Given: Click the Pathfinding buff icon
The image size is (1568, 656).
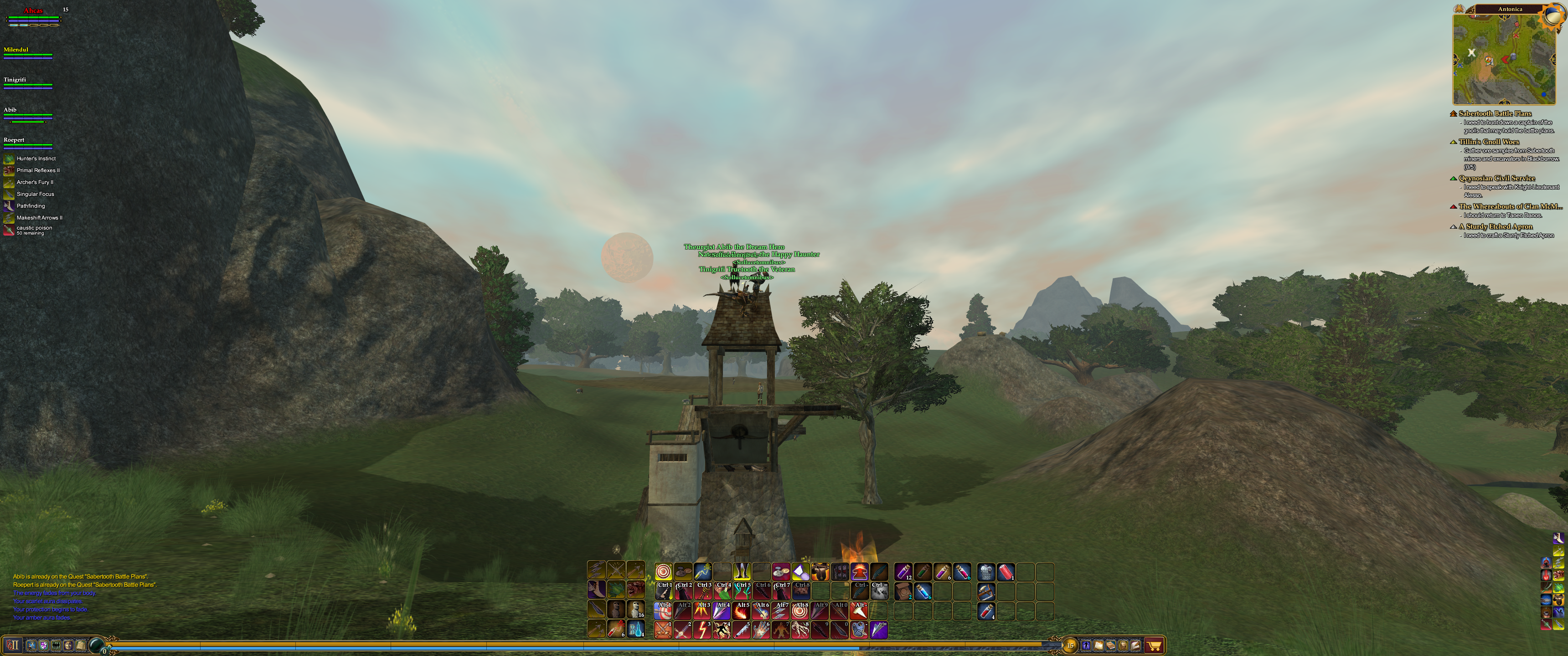Looking at the screenshot, I should [9, 206].
